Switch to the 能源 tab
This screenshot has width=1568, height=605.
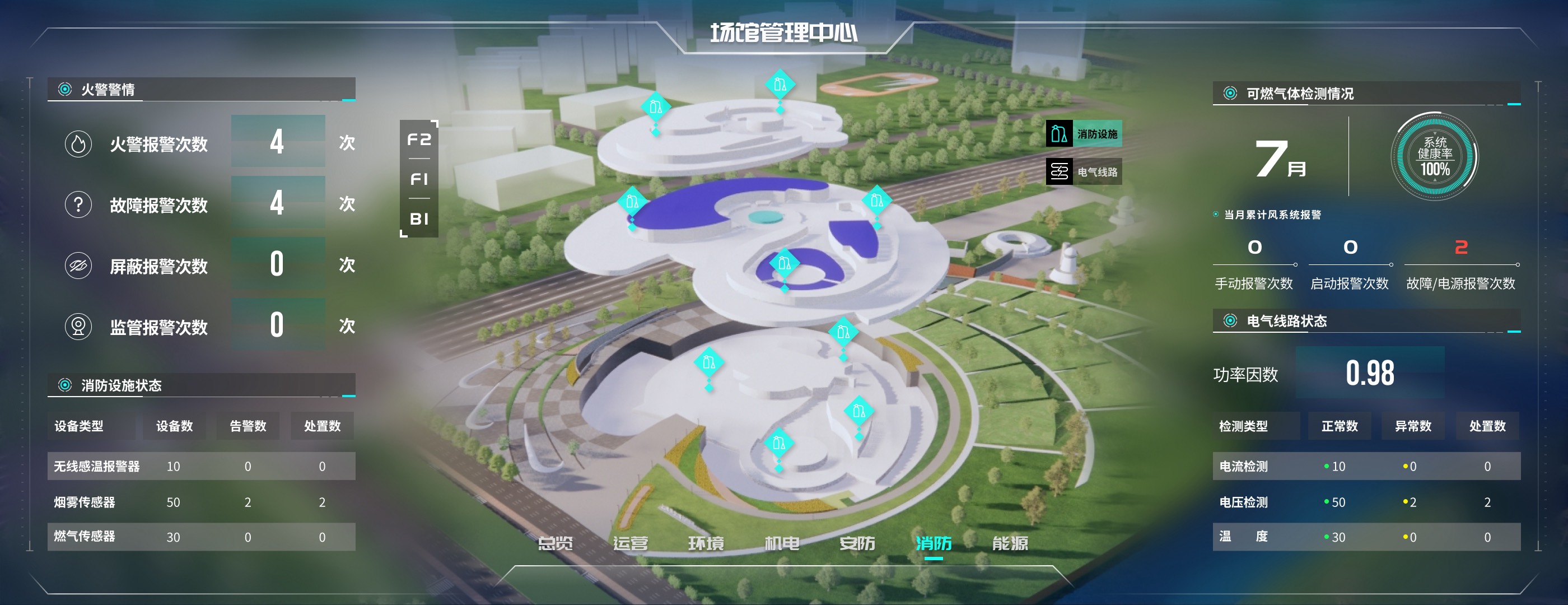pyautogui.click(x=1011, y=544)
